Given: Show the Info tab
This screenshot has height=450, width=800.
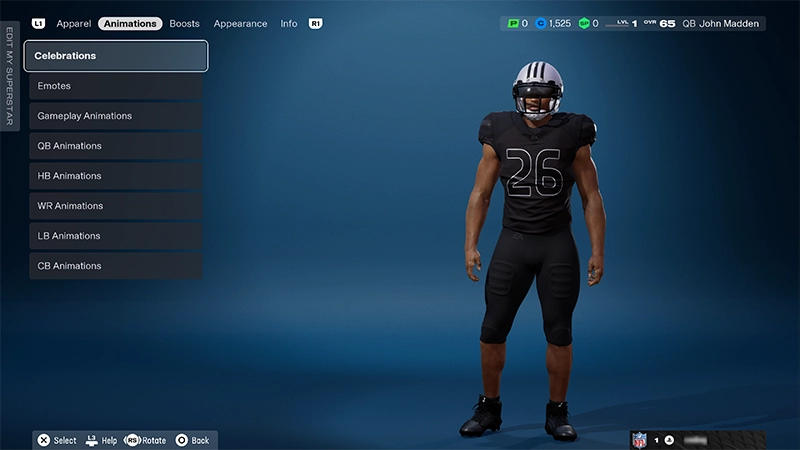Looking at the screenshot, I should pyautogui.click(x=289, y=23).
